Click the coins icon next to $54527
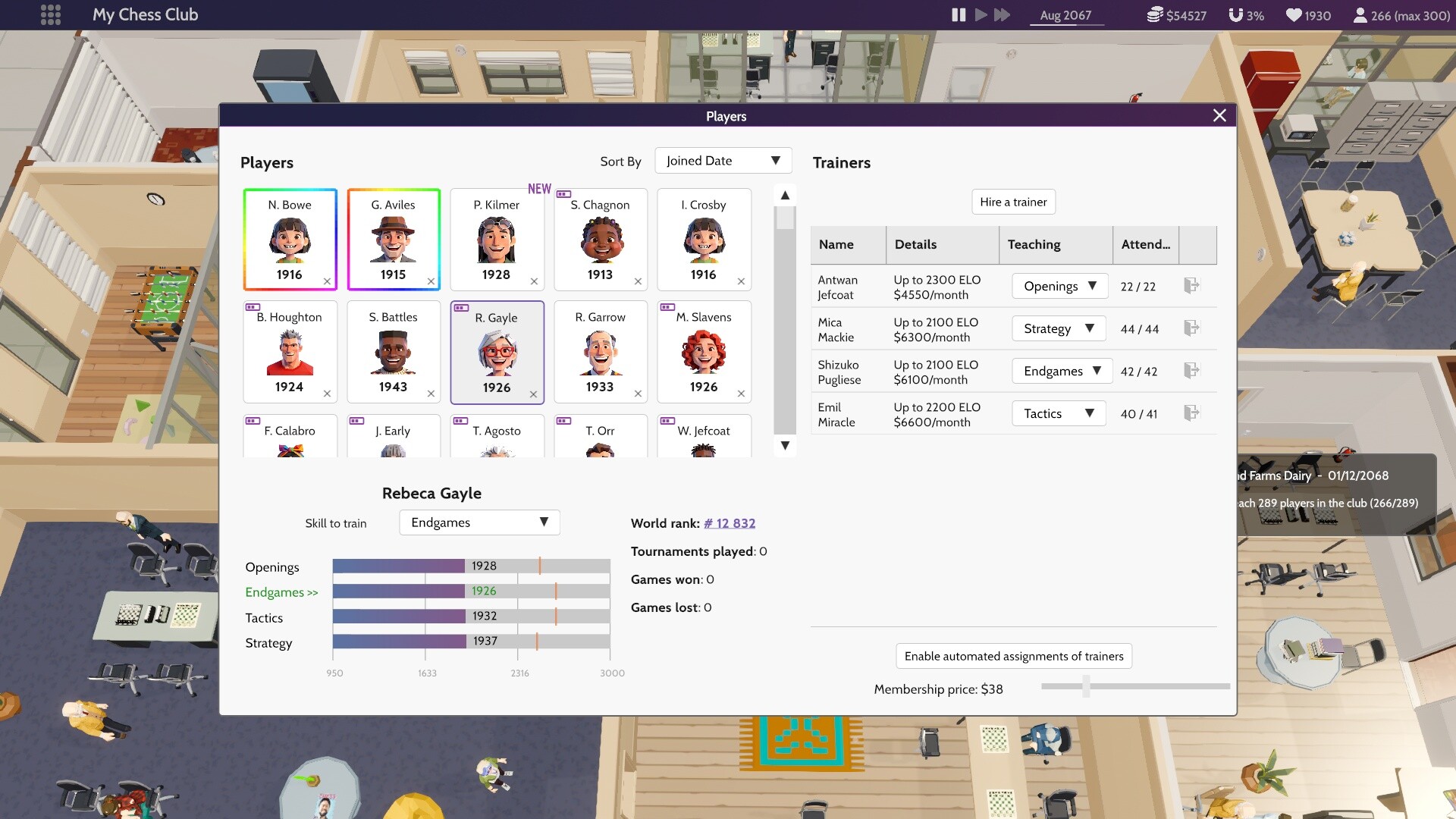1456x819 pixels. 1155,14
